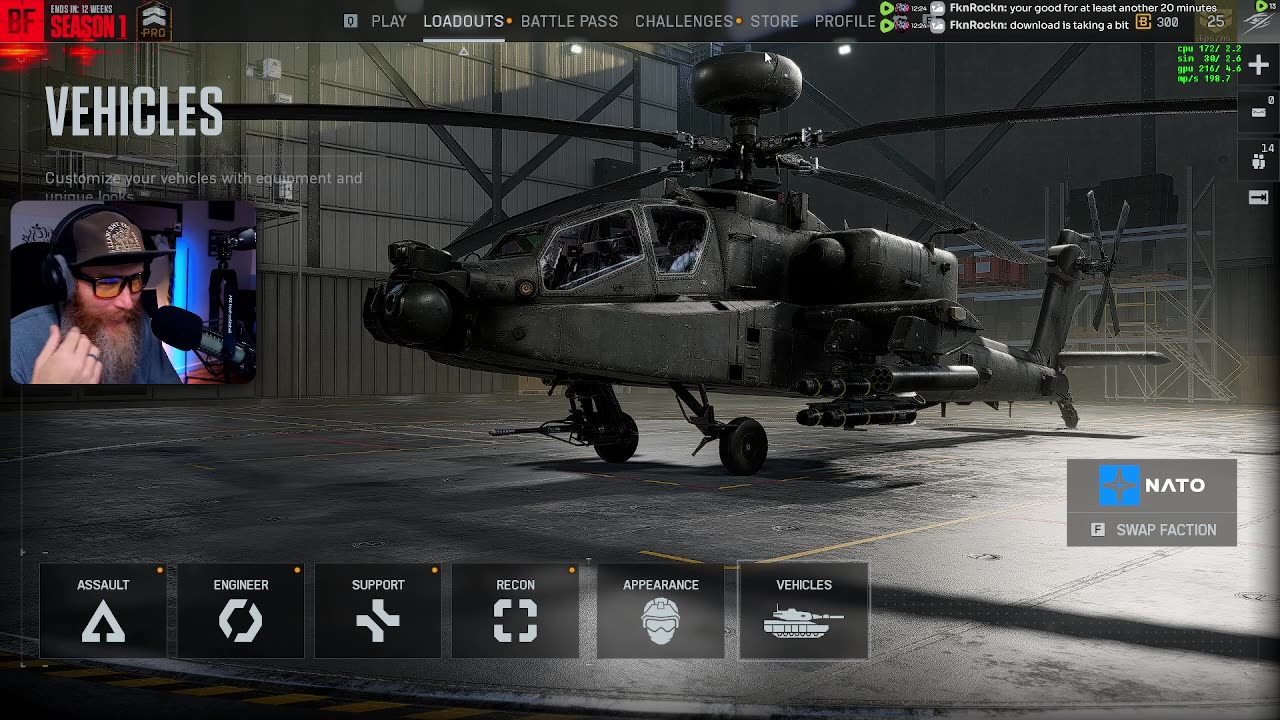Click the Swap Faction button
This screenshot has width=1280, height=720.
1152,530
